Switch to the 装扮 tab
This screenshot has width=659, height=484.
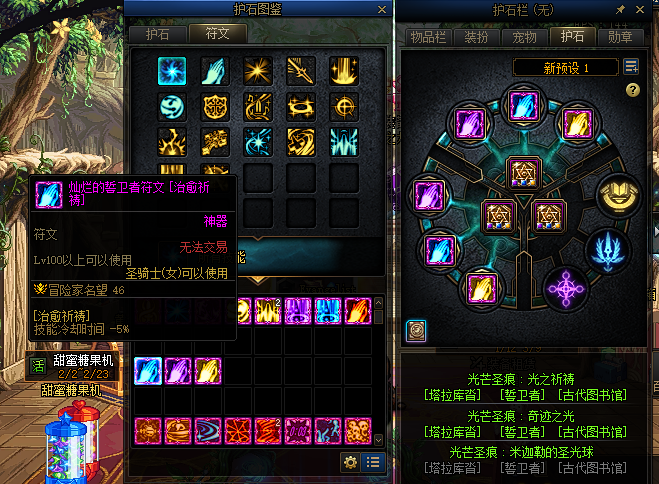(476, 37)
